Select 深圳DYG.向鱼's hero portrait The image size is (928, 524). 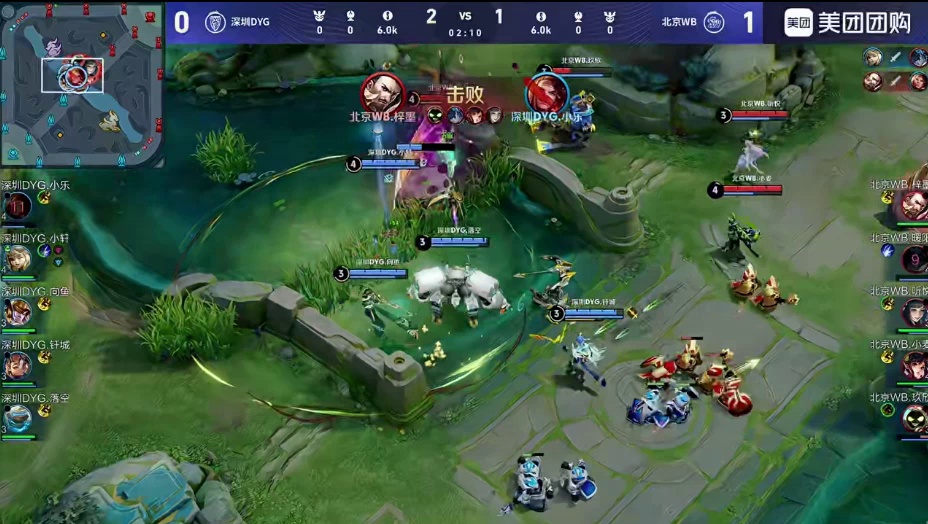[17, 312]
